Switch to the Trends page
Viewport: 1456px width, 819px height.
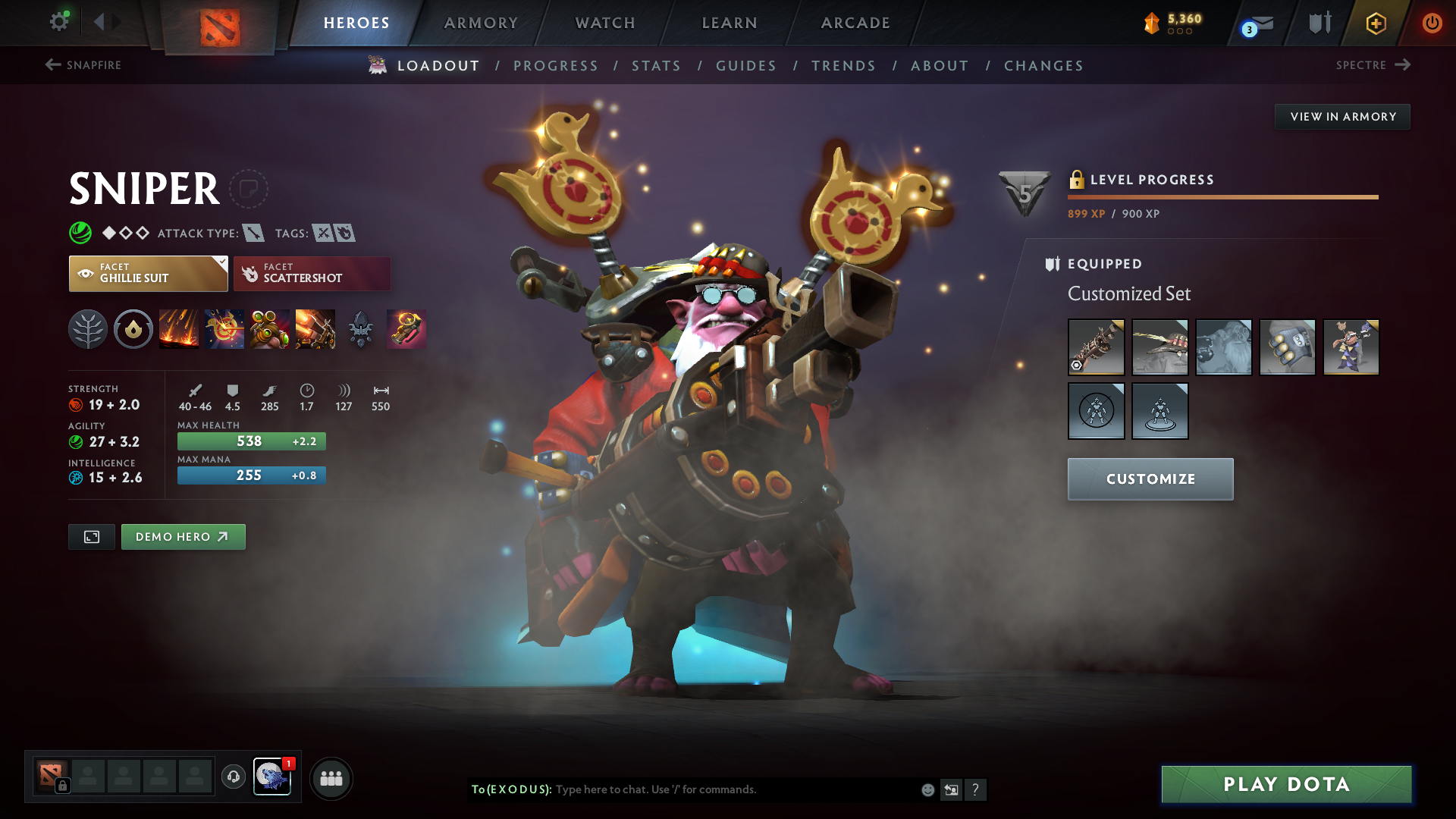843,66
